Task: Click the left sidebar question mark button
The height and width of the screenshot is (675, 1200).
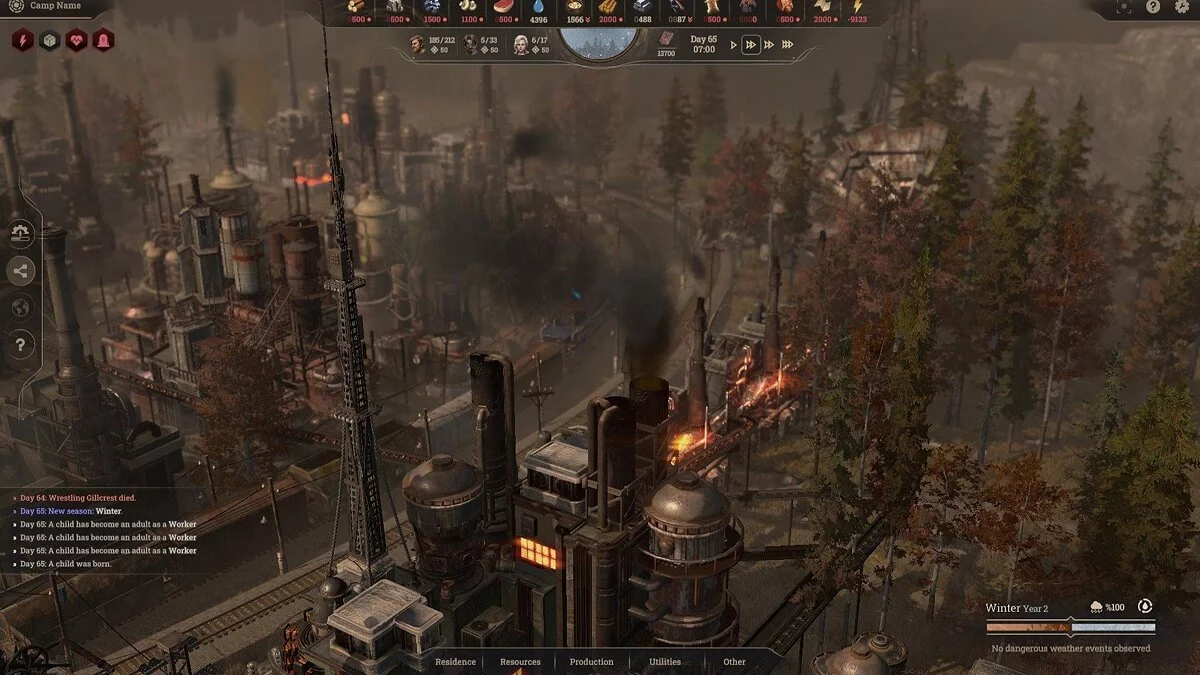Action: 21,345
